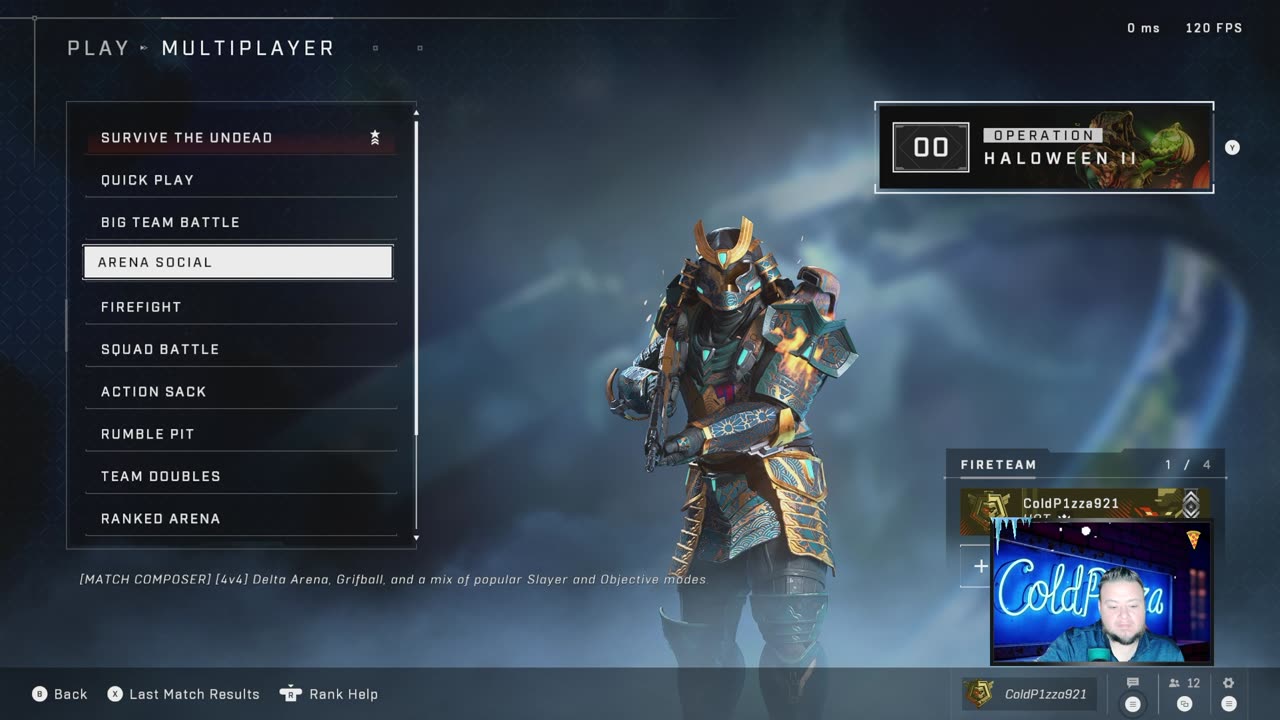Select the Ranked Arena playlist
This screenshot has width=1280, height=720.
tap(239, 518)
